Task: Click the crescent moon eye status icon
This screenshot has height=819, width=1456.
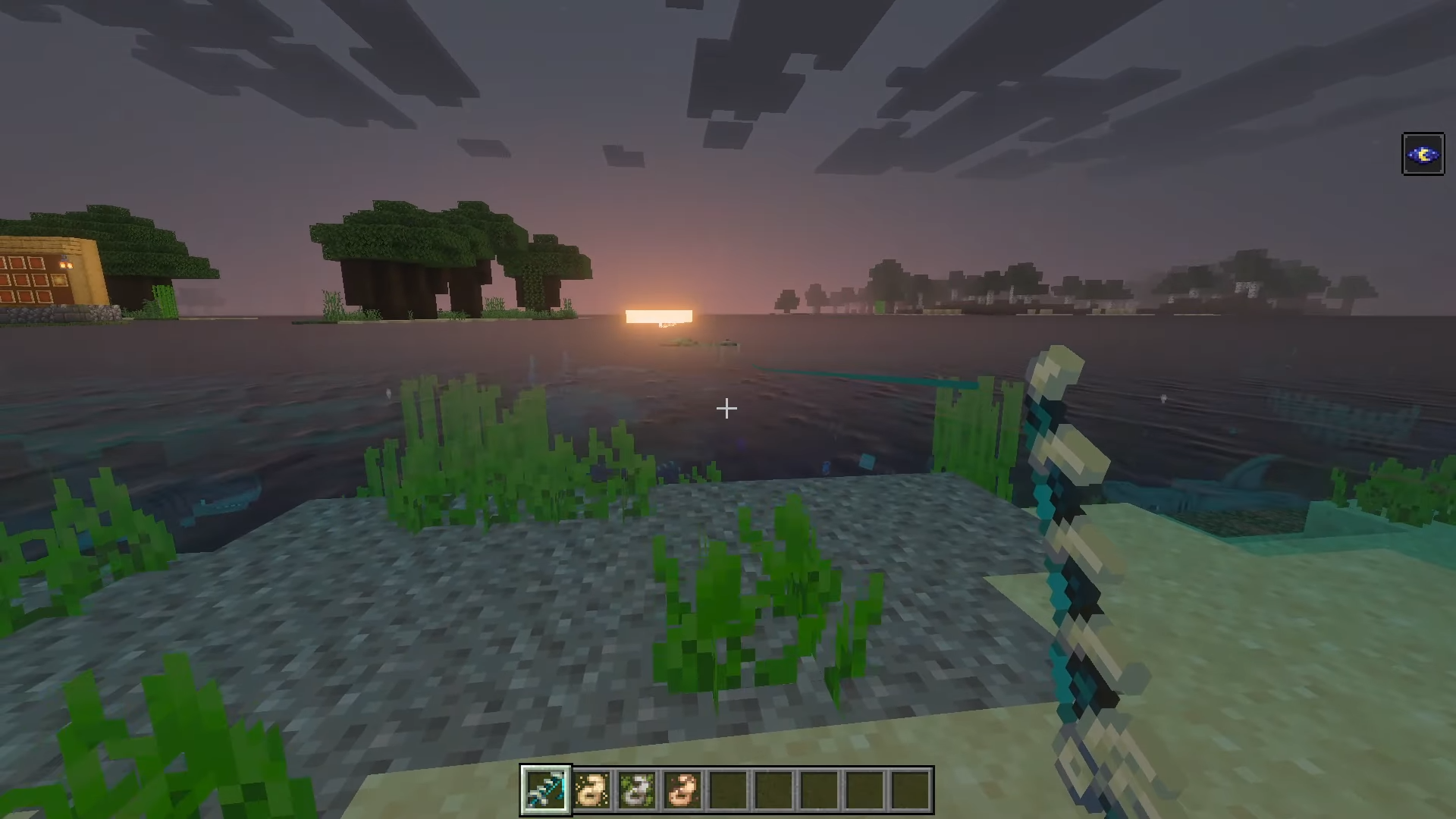Action: (1423, 154)
